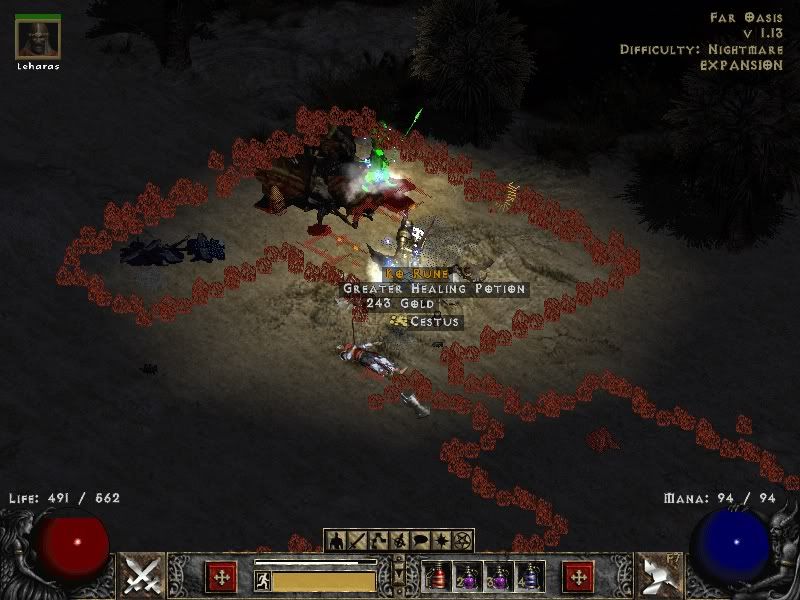
Task: Pick up the Greater Healing Potion label
Action: coord(434,288)
